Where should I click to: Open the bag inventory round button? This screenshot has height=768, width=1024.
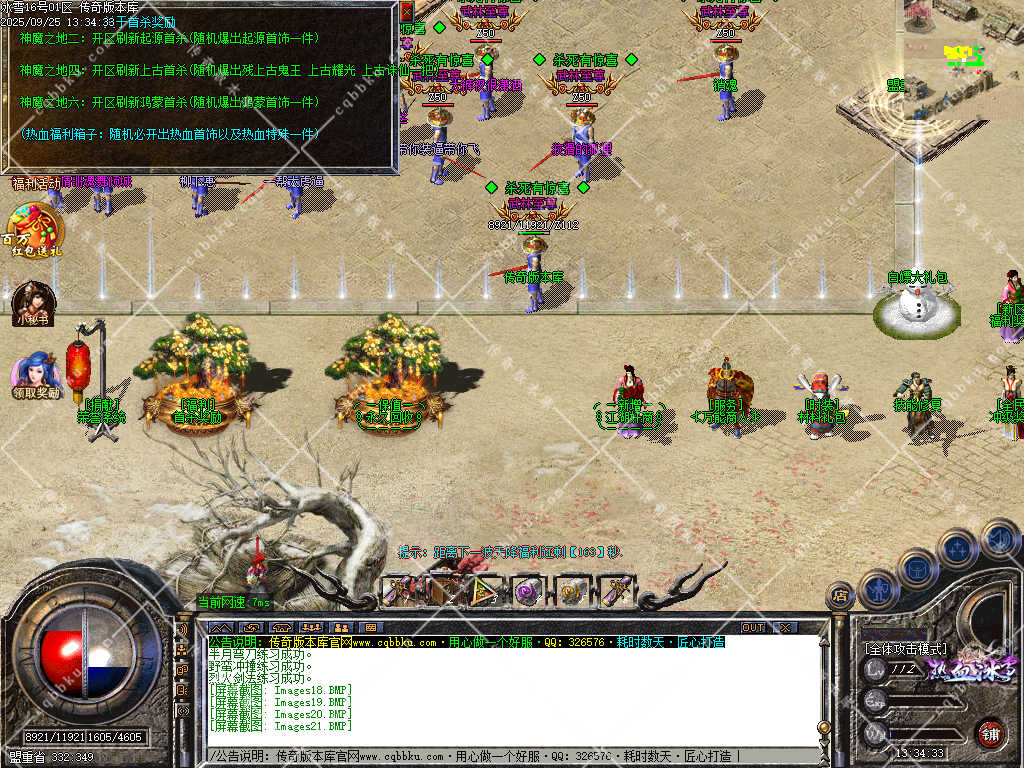[916, 567]
